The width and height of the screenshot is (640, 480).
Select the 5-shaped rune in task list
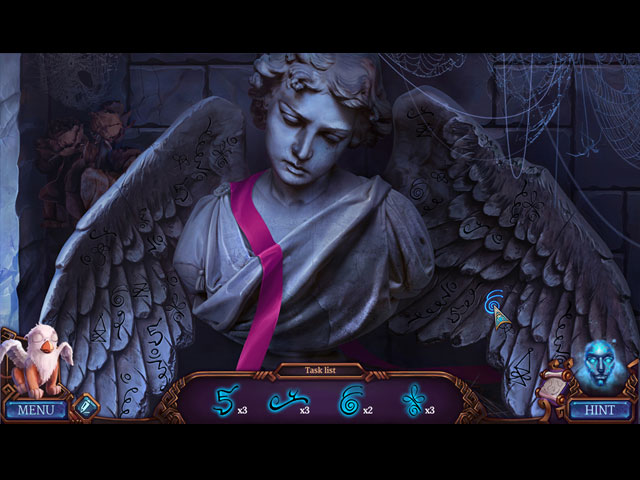(x=224, y=402)
